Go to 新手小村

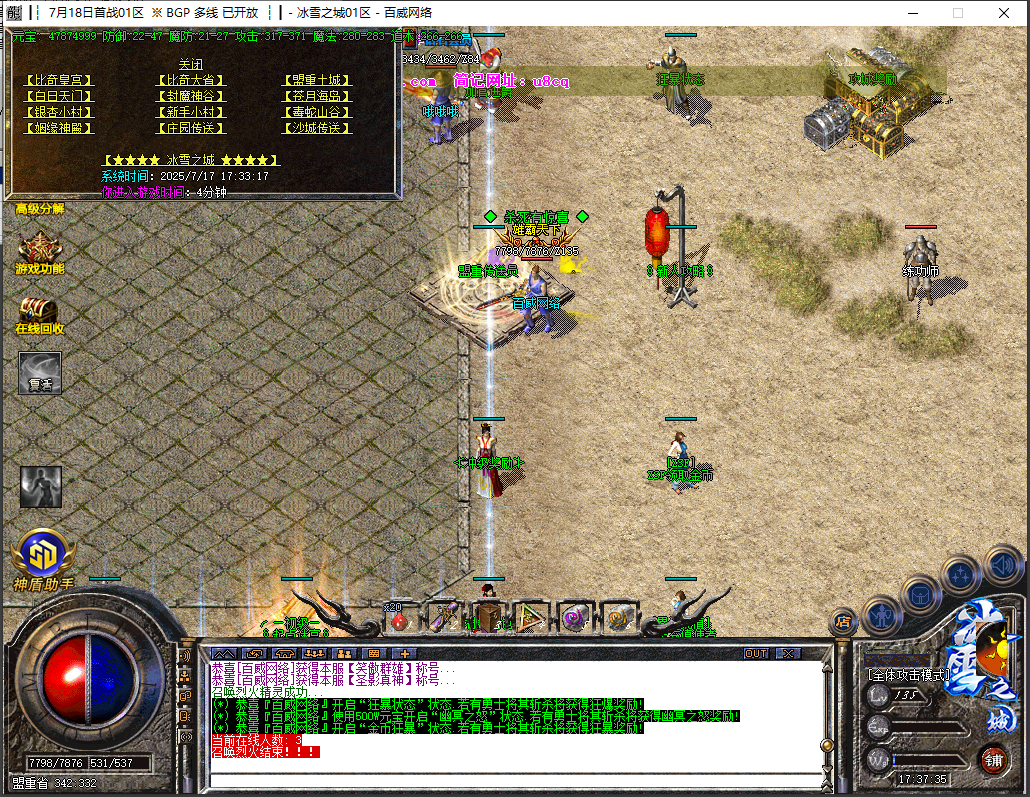pos(189,112)
